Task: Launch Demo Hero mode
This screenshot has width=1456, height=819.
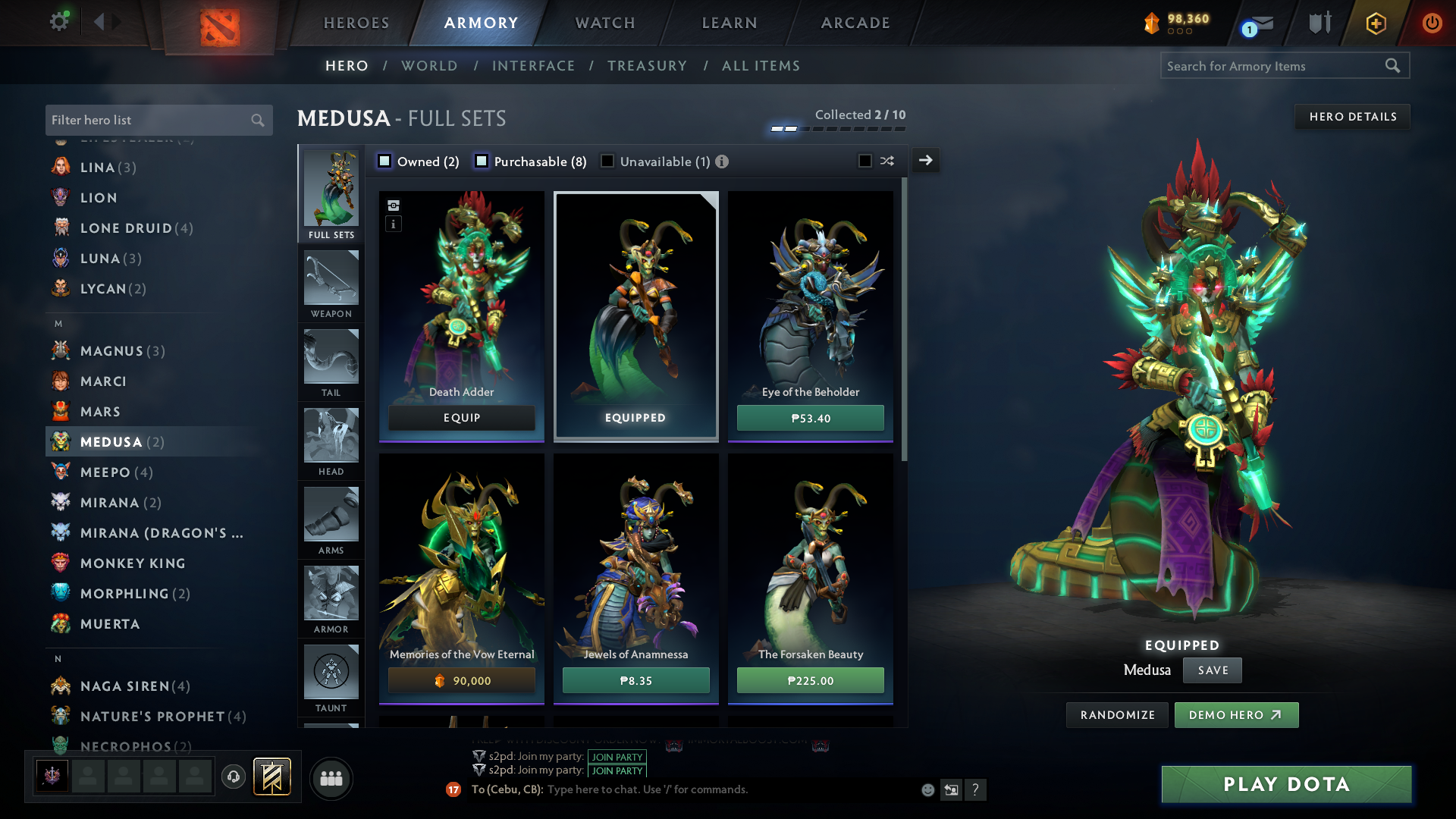Action: [1235, 715]
